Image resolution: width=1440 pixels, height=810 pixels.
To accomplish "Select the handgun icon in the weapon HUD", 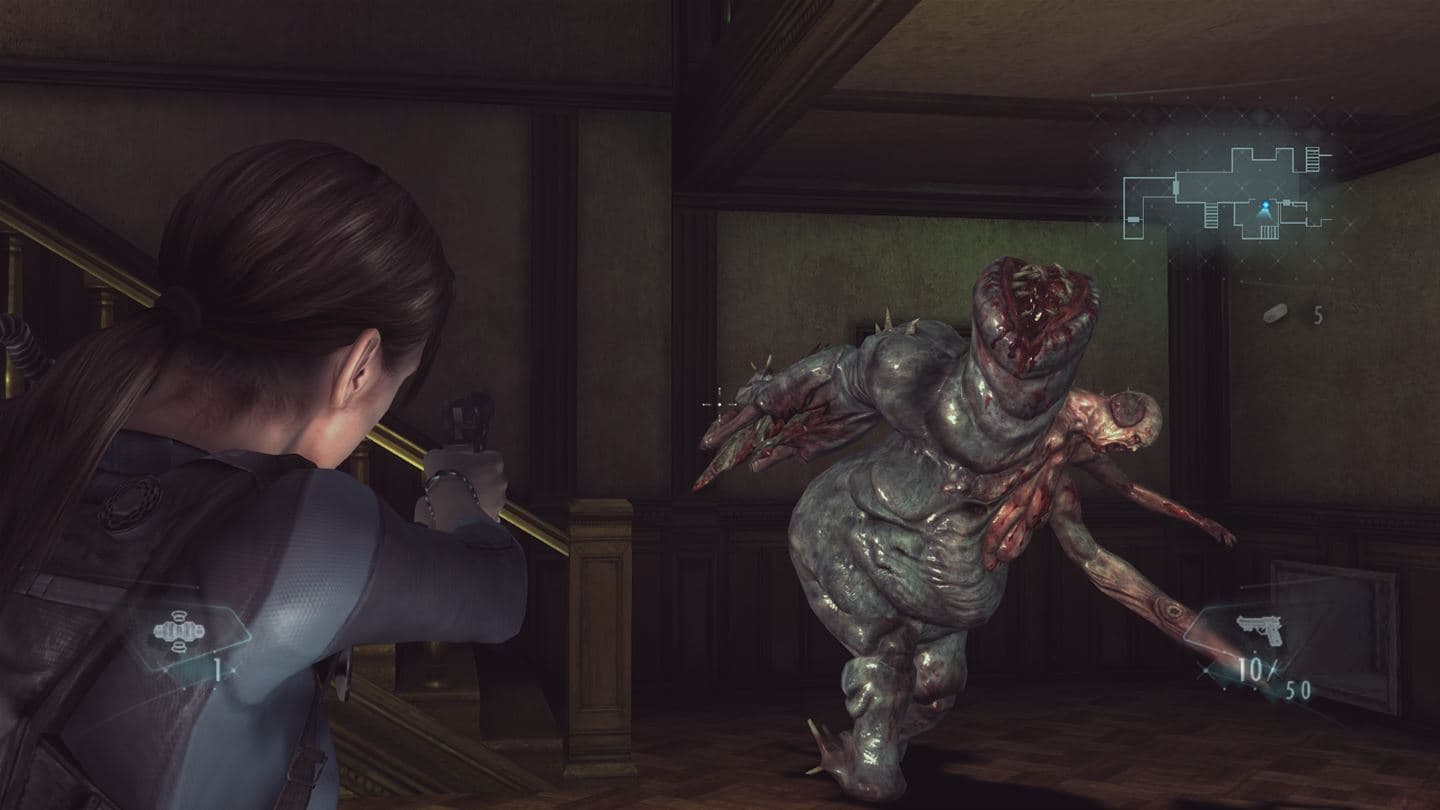I will coord(1260,630).
